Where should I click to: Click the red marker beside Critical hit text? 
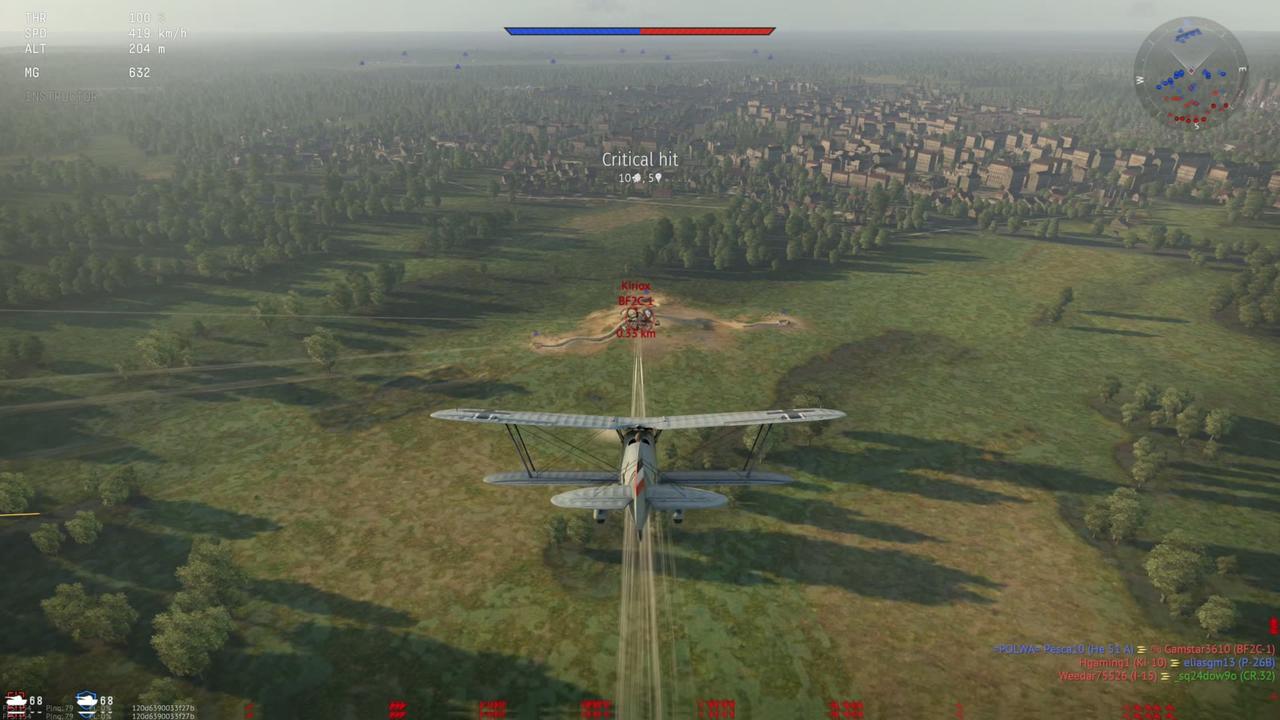pyautogui.click(x=637, y=178)
